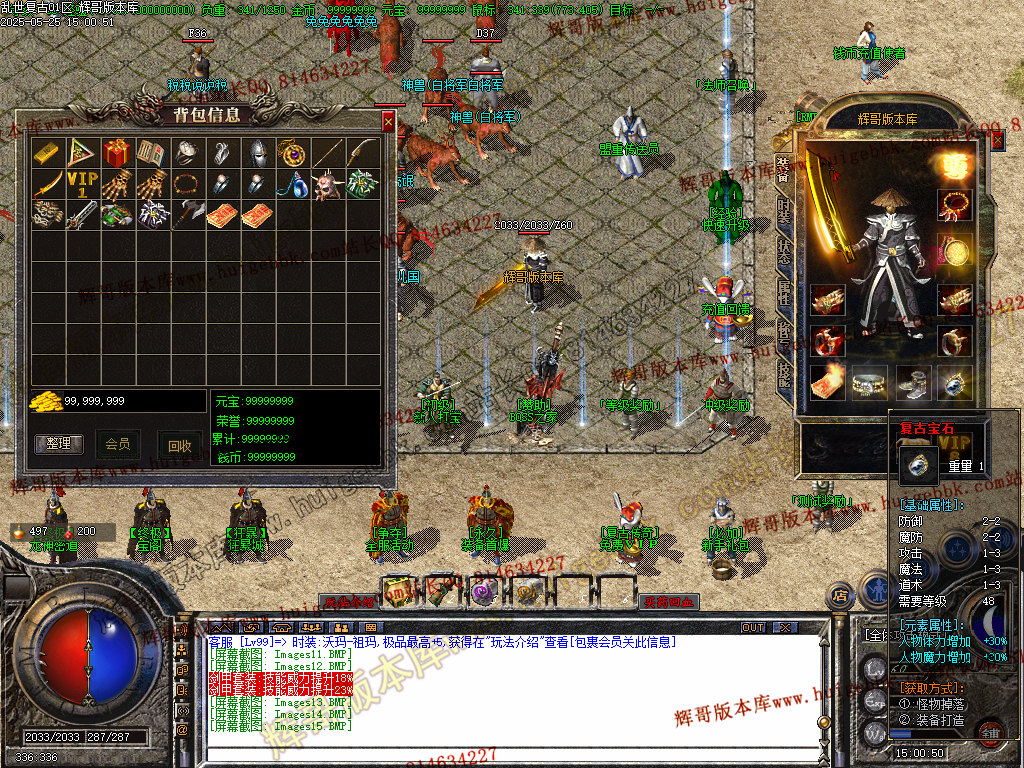Sort the bag with the 整理 button
Viewport: 1024px width, 768px height.
click(x=59, y=444)
